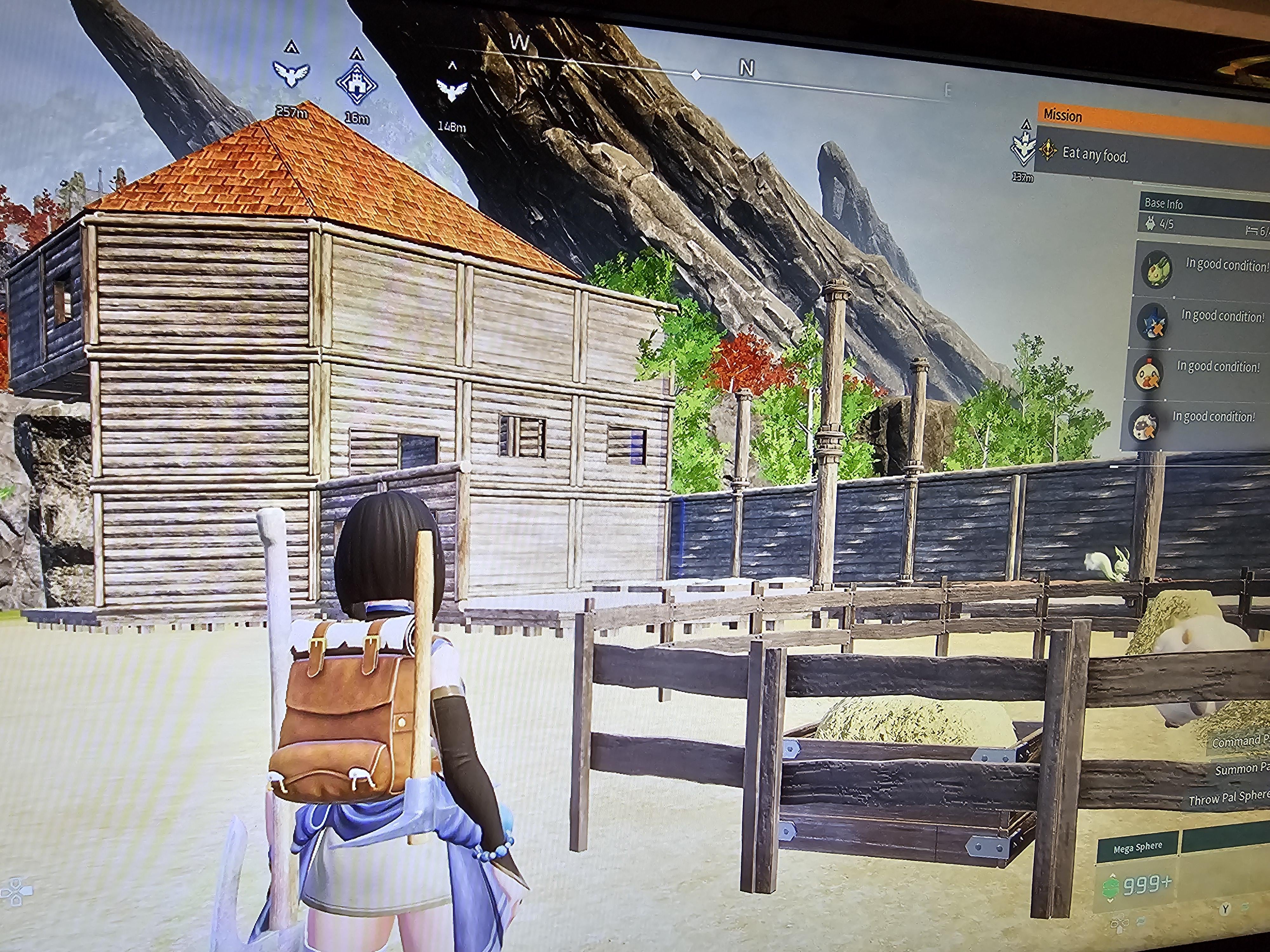Click the Base Info panel header

[1164, 204]
